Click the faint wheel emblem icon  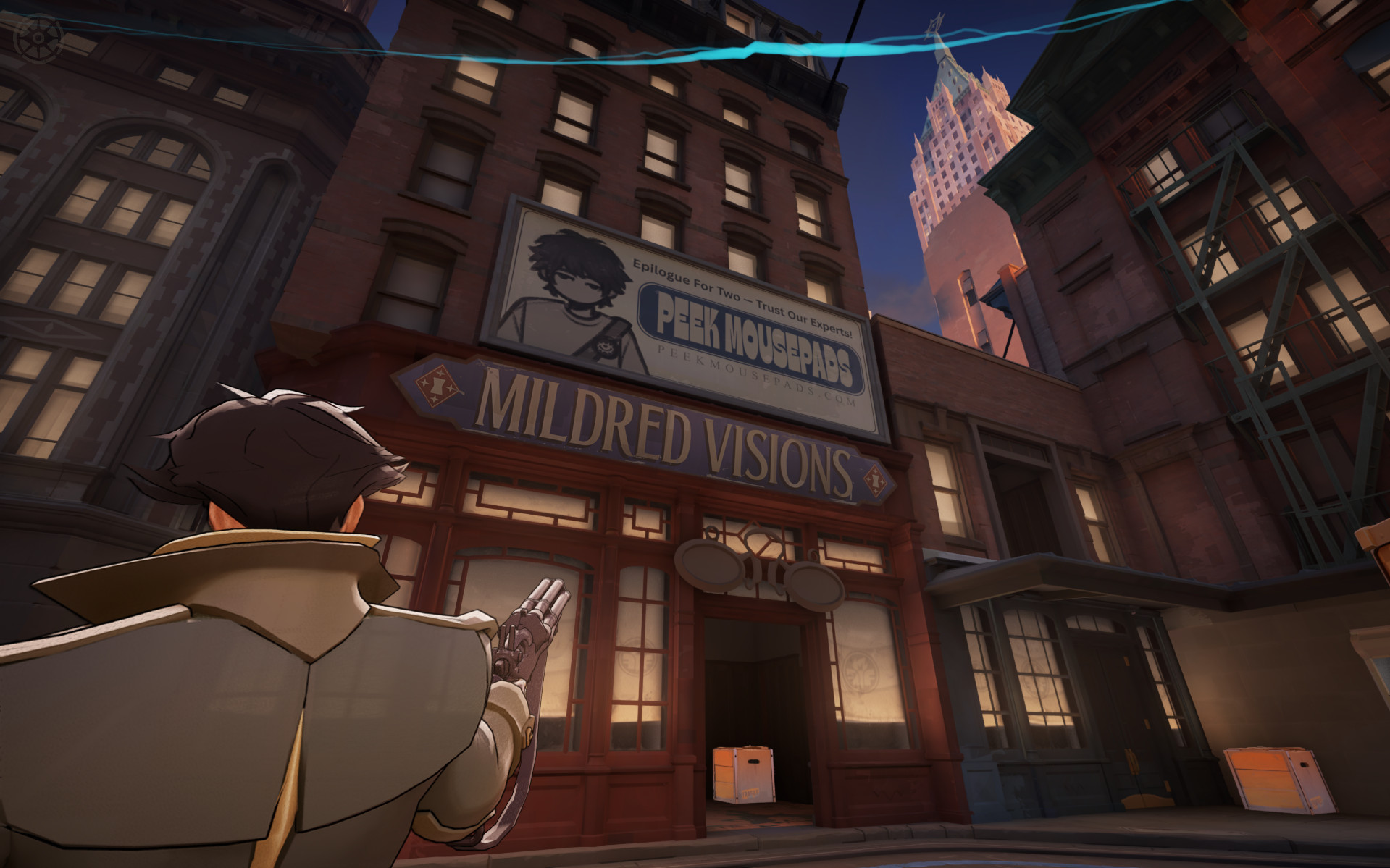(39, 38)
